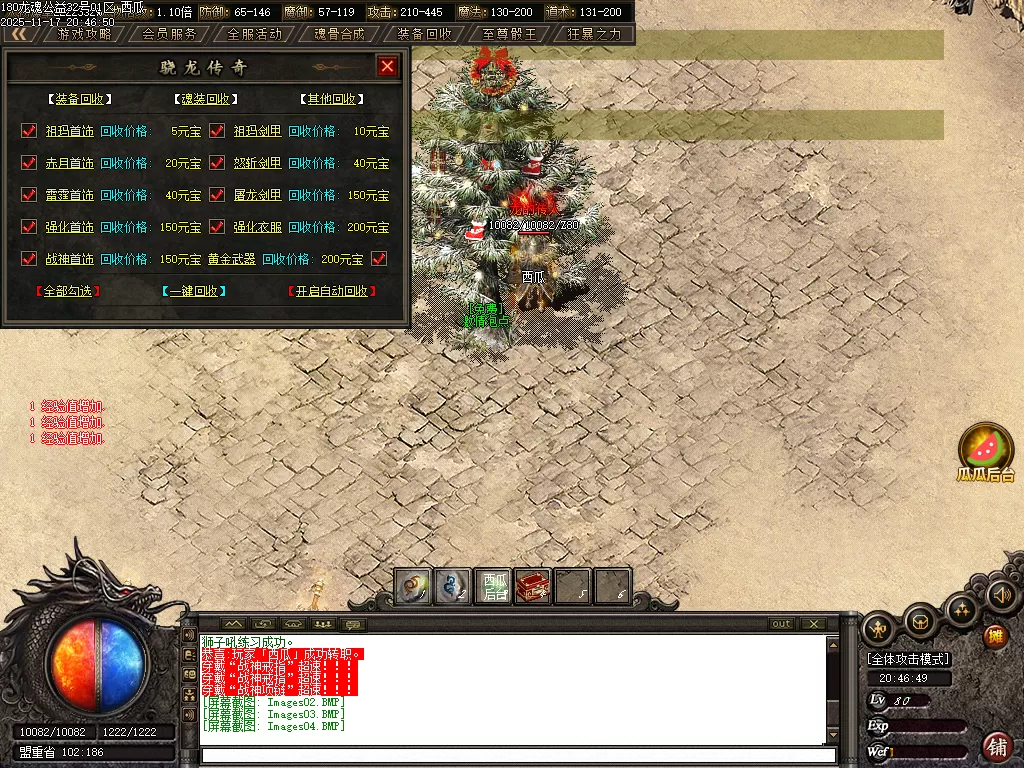Open the 游戏攻略 top menu tab
The height and width of the screenshot is (768, 1024).
(x=84, y=33)
